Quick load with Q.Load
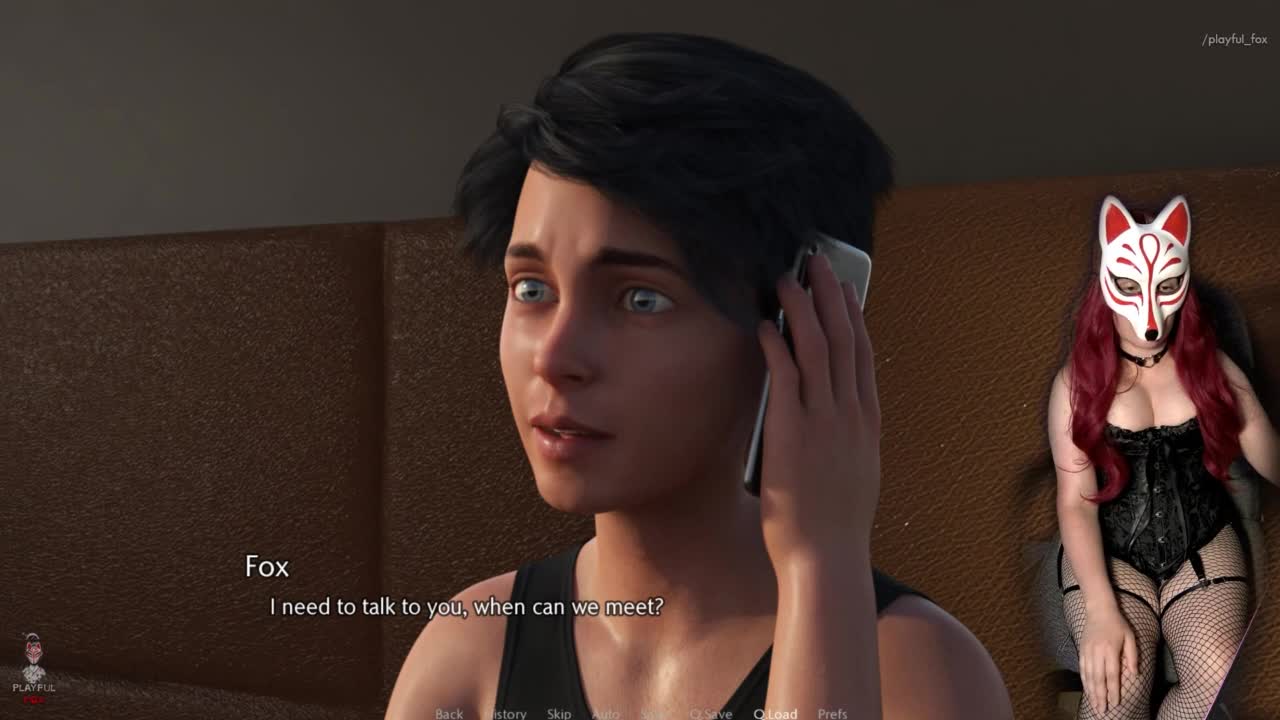The image size is (1280, 720). pos(775,713)
